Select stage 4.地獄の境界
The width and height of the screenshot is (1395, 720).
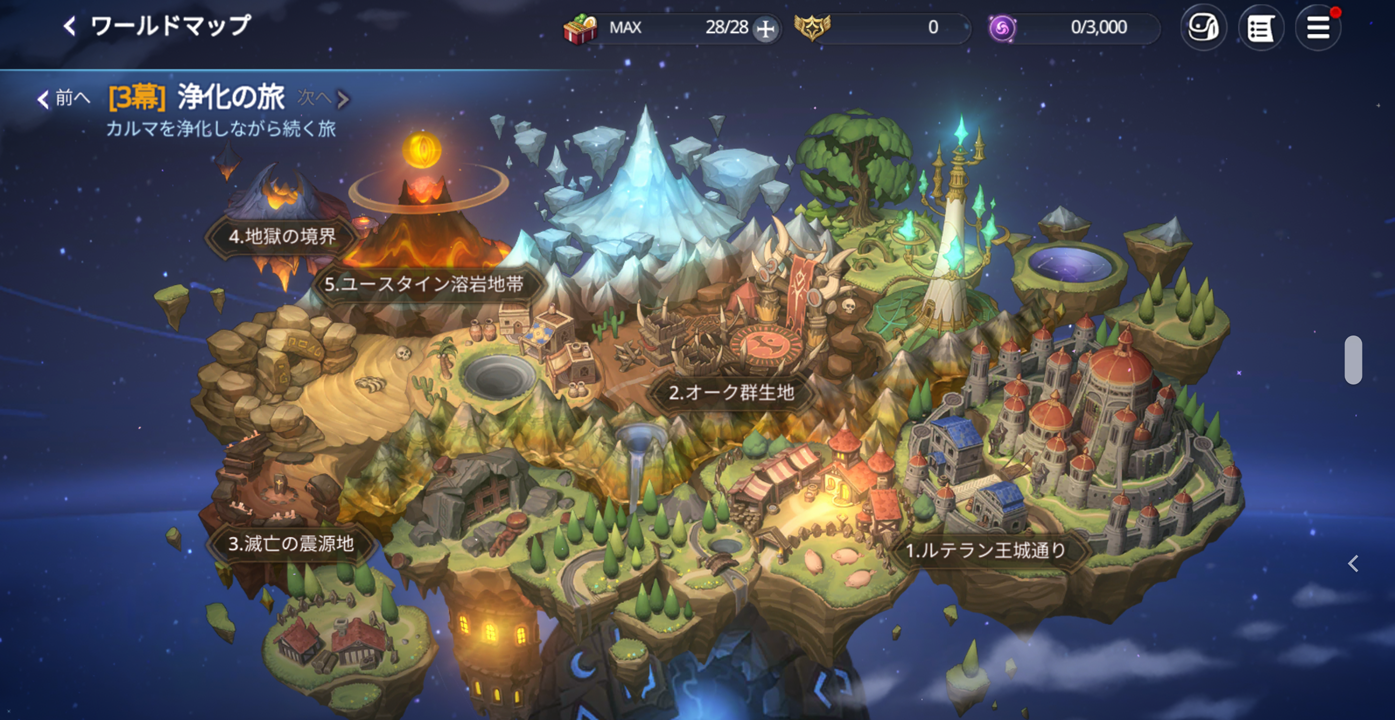[x=282, y=237]
